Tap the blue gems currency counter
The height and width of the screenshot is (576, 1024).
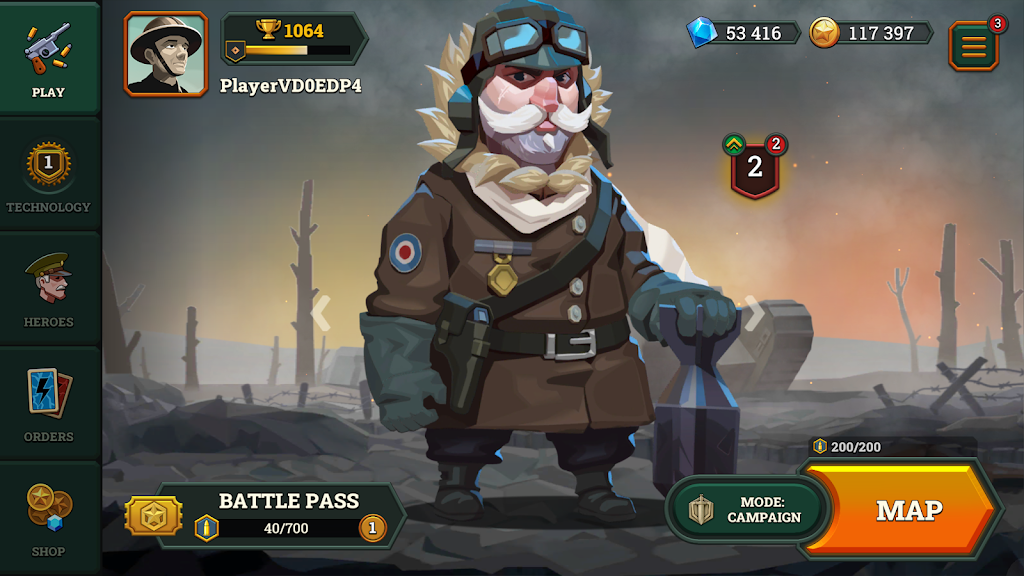coord(745,33)
